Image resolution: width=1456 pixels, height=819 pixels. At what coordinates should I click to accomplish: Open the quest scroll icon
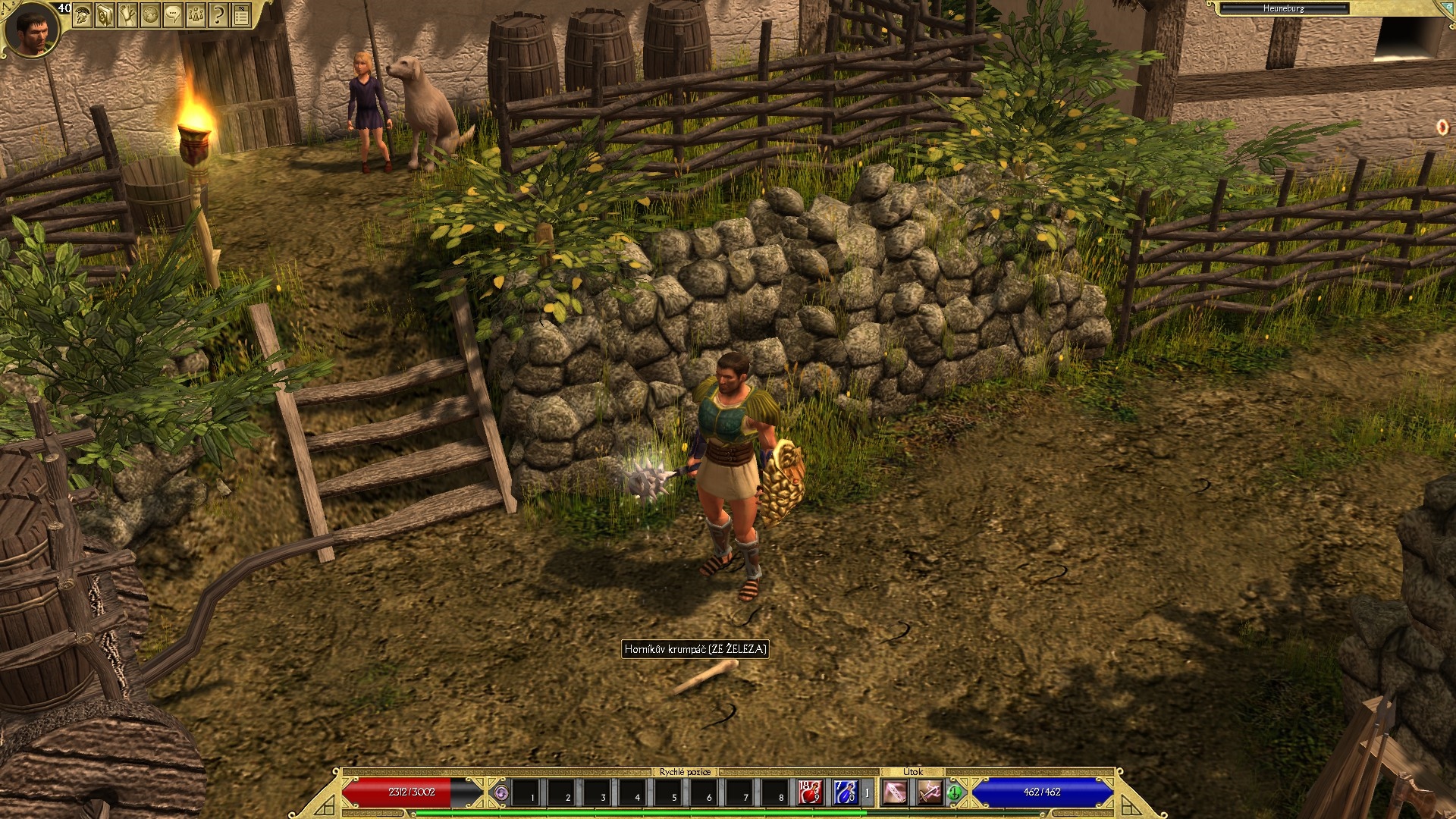[x=127, y=14]
